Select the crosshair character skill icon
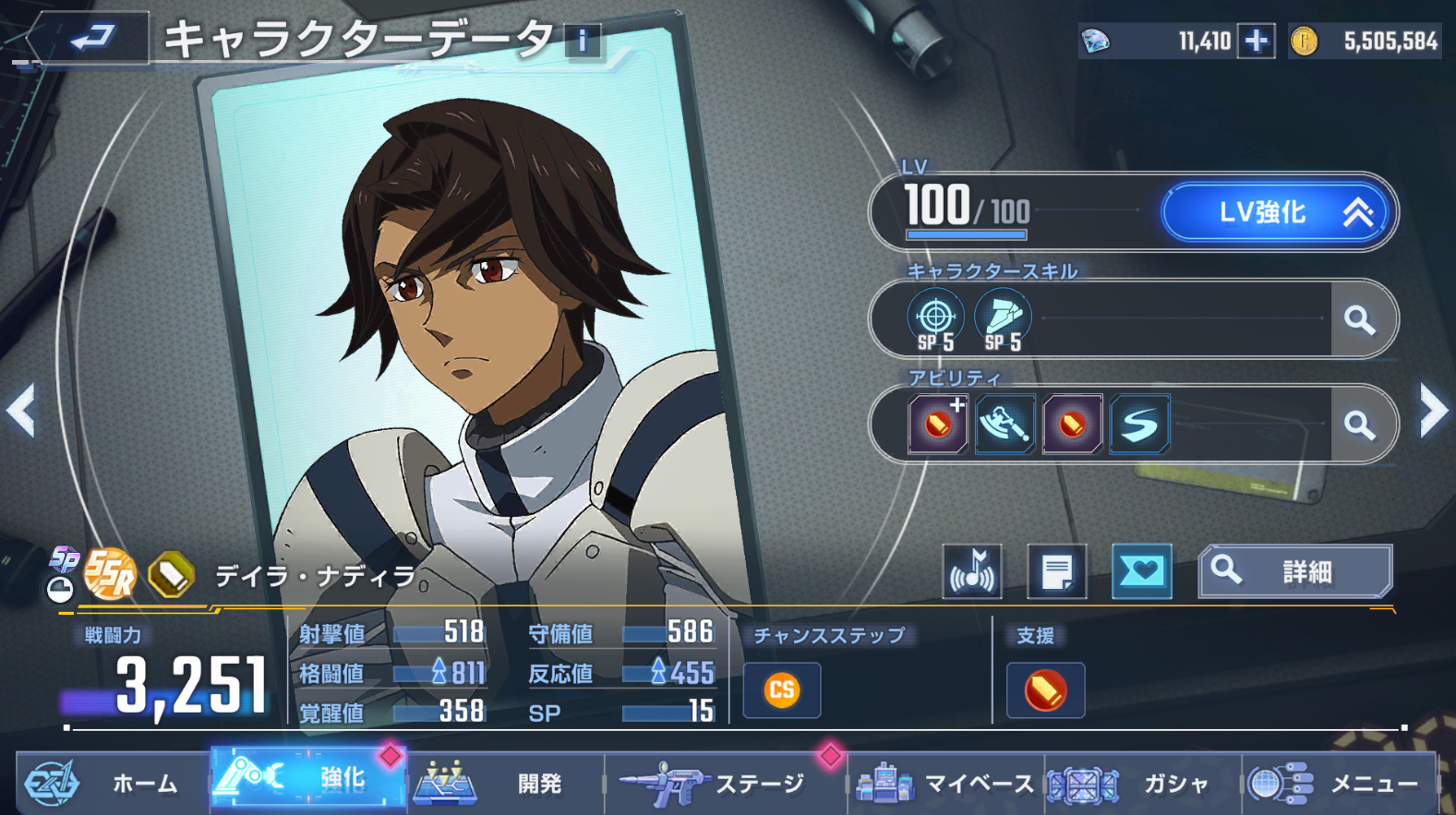This screenshot has width=1456, height=815. [935, 318]
